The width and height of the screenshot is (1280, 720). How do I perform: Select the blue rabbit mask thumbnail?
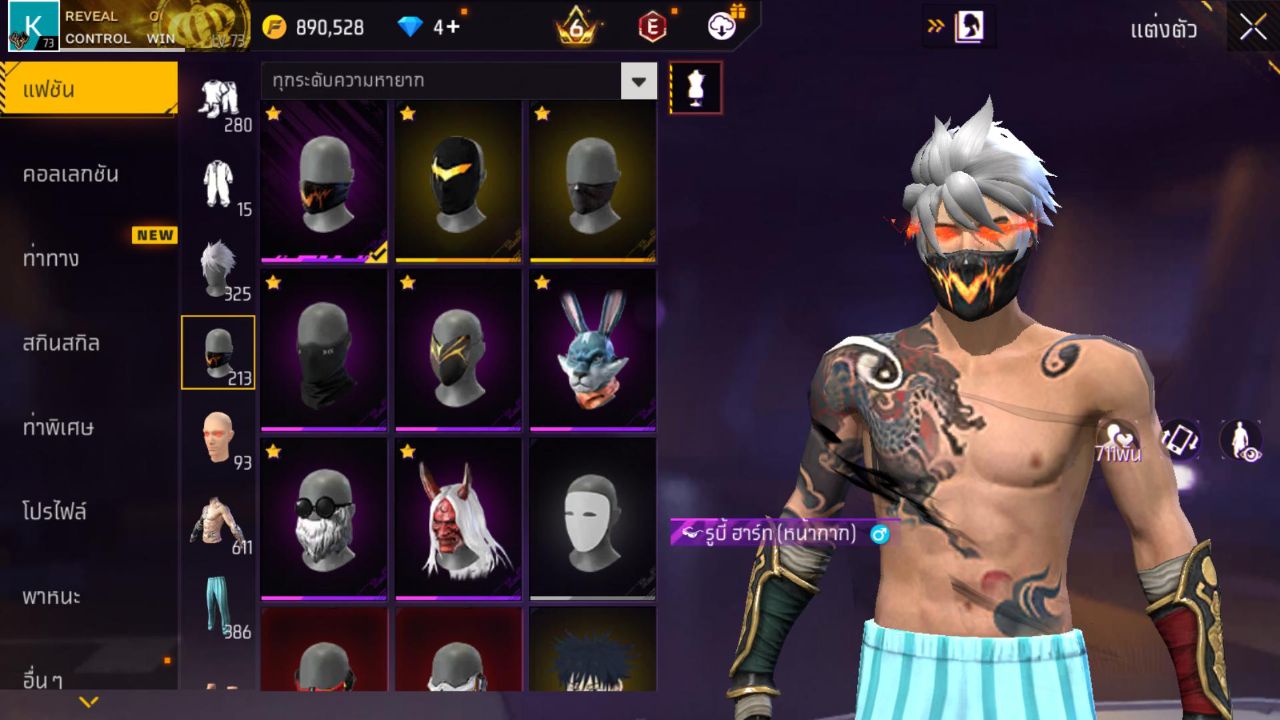[x=592, y=350]
